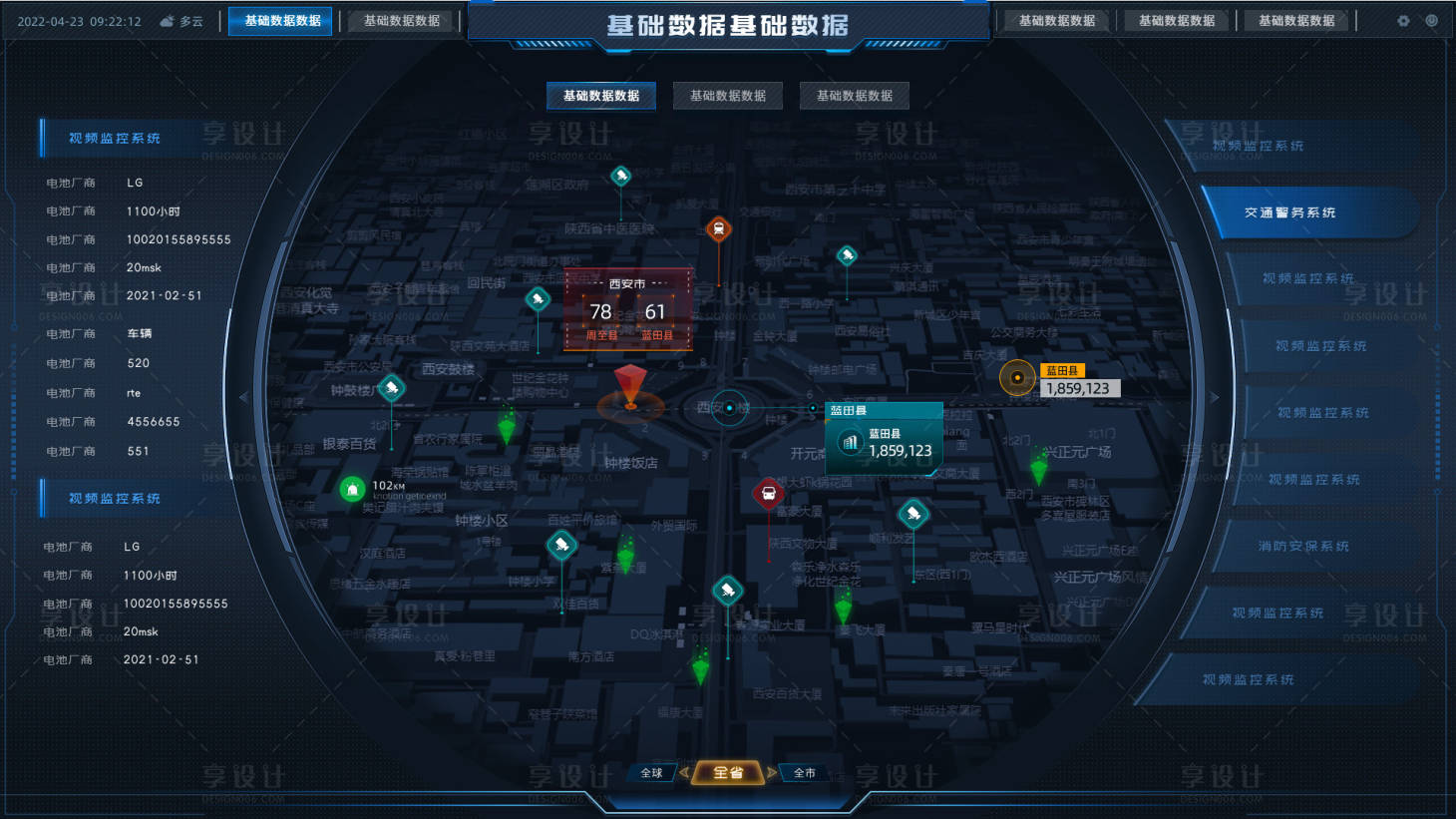Switch to 全市 view at the bottom
Viewport: 1456px width, 819px height.
point(804,771)
